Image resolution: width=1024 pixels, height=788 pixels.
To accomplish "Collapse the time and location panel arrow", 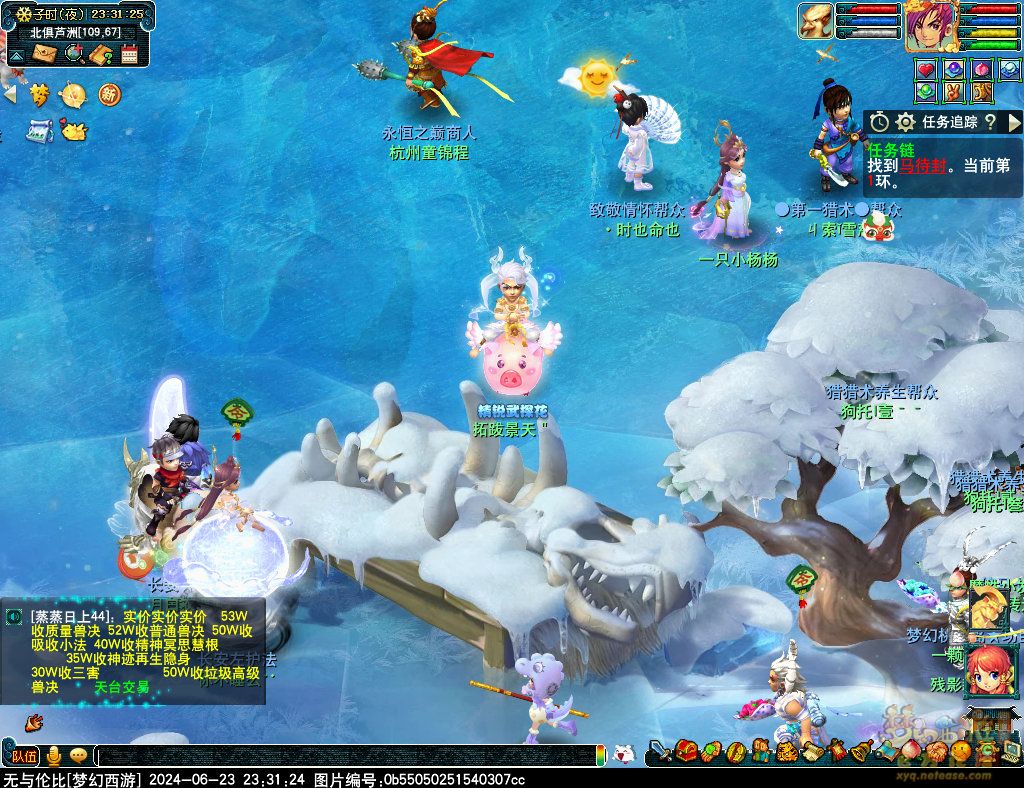I will [16, 54].
